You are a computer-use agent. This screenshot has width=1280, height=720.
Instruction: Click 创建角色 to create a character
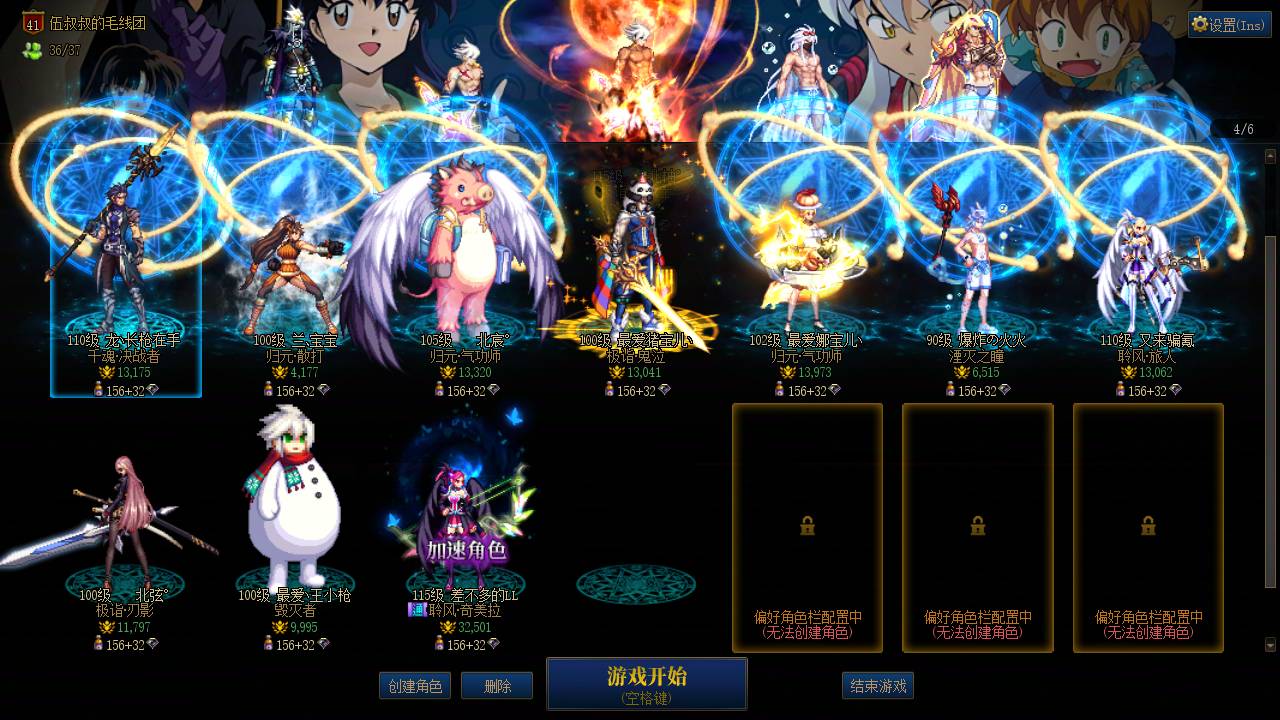click(x=415, y=686)
